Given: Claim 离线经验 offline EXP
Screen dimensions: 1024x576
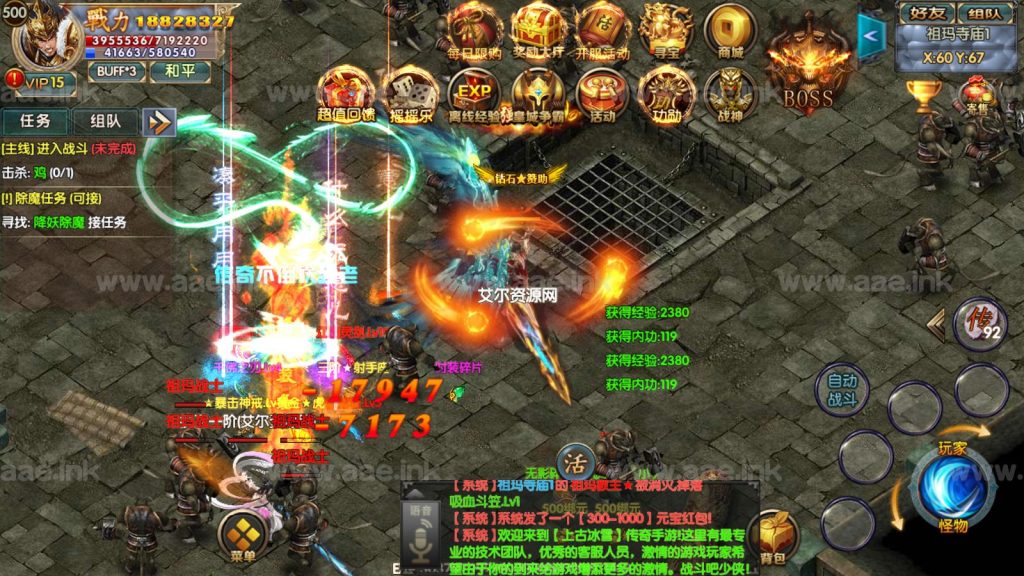Looking at the screenshot, I should 474,93.
